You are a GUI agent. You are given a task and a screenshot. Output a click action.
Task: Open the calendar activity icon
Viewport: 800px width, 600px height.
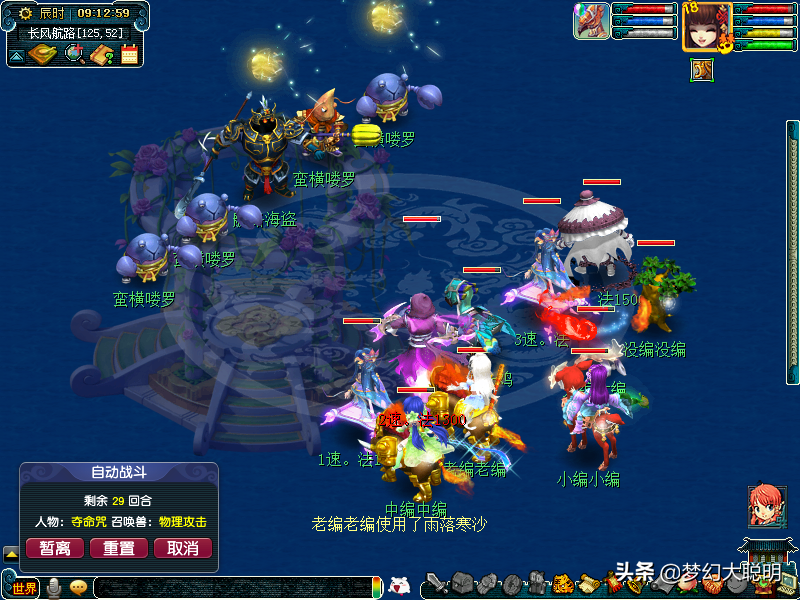[x=129, y=54]
